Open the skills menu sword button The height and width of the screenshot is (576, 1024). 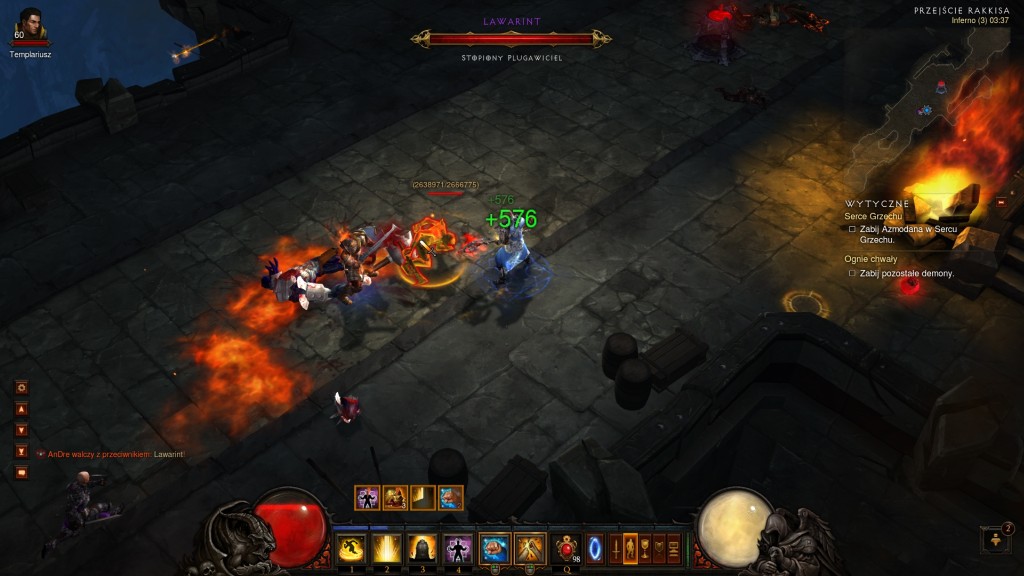[x=615, y=548]
